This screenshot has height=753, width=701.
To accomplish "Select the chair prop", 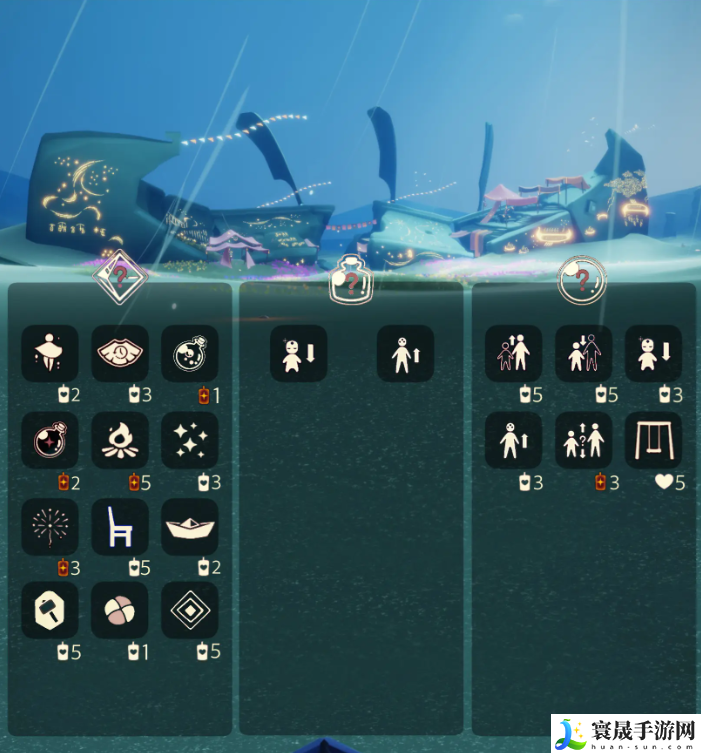I will click(x=120, y=526).
